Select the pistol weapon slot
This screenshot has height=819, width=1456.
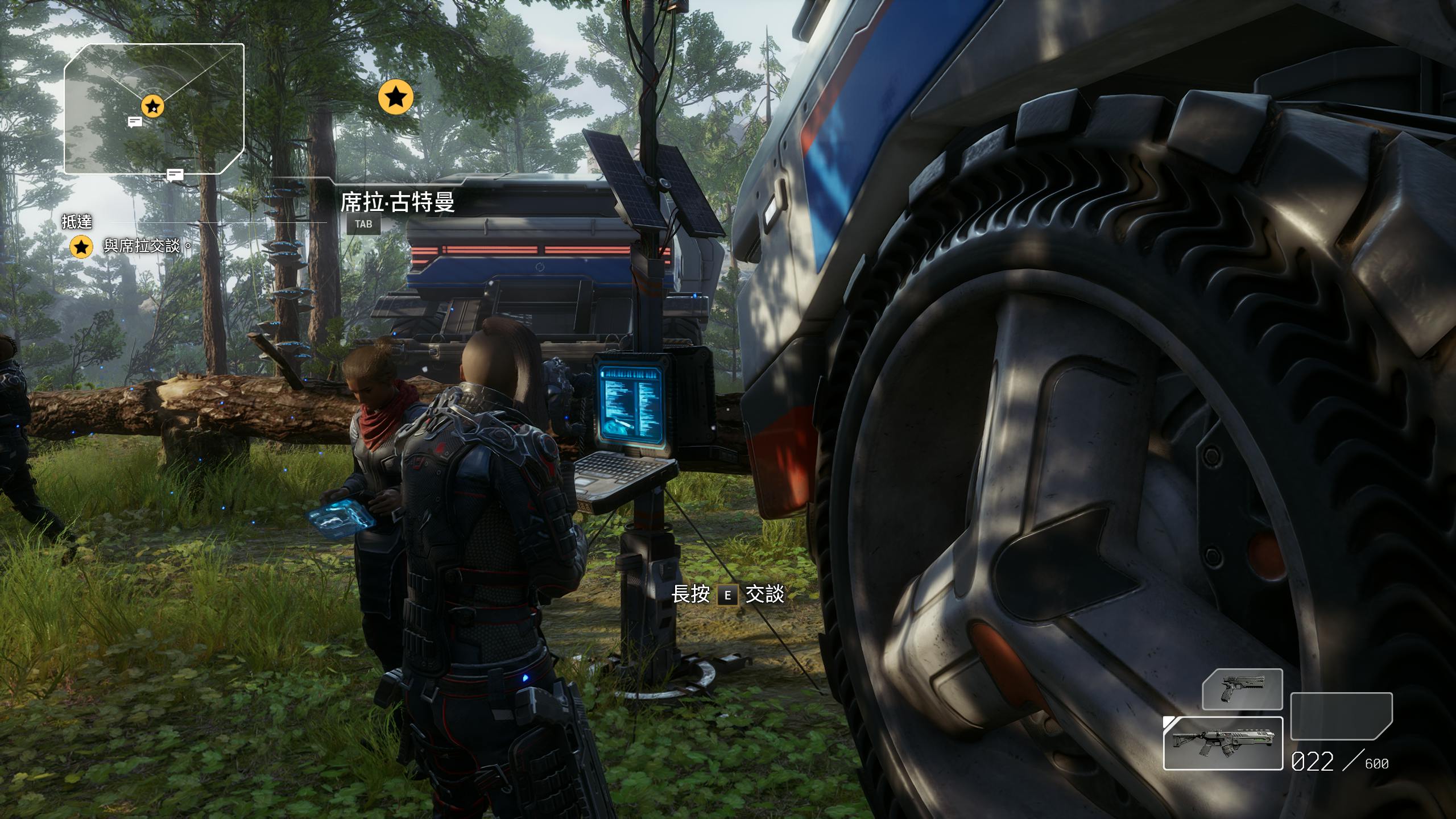click(x=1242, y=689)
